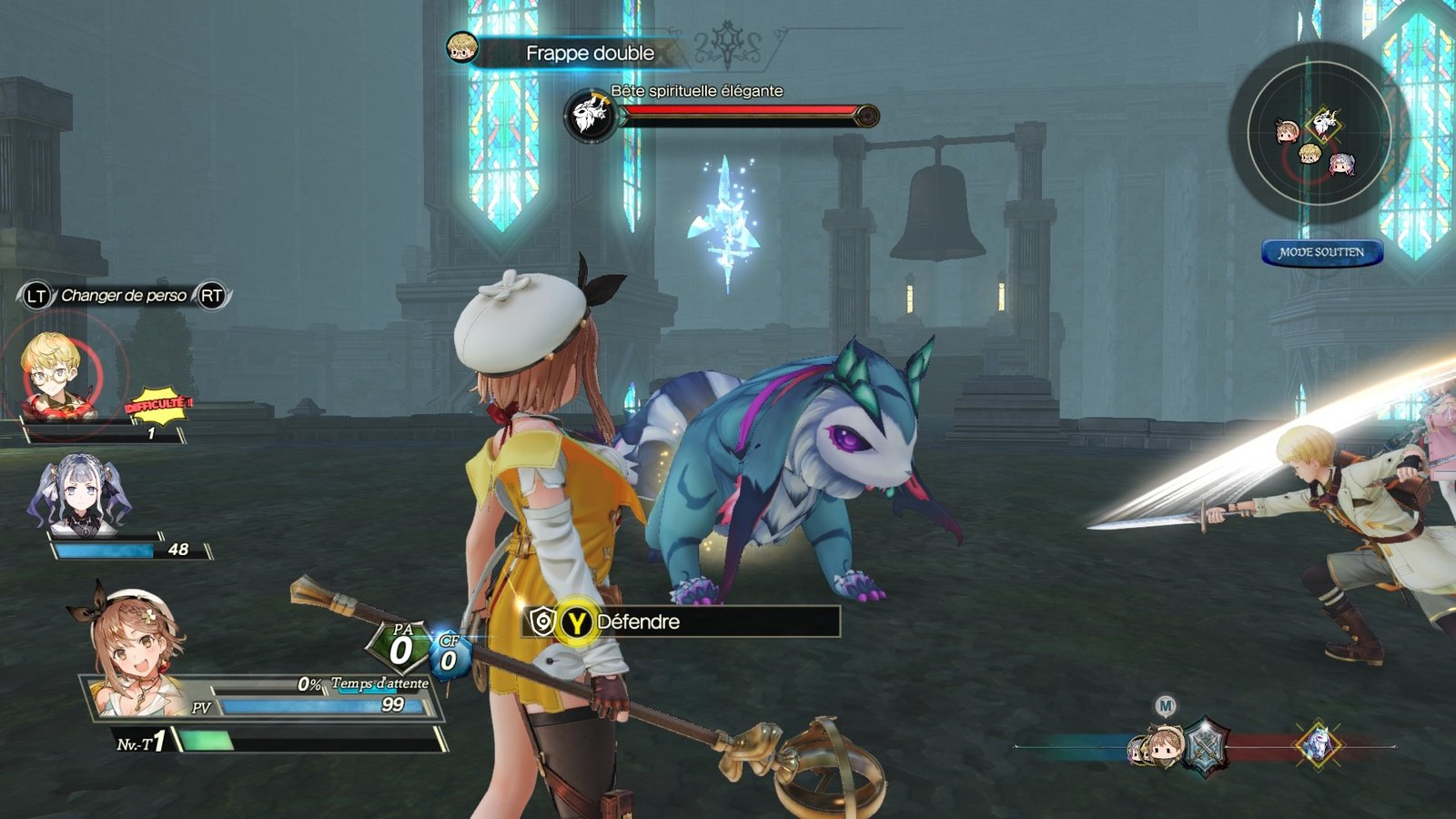Toggle the Mode Soutien button
The image size is (1456, 819).
1321,252
